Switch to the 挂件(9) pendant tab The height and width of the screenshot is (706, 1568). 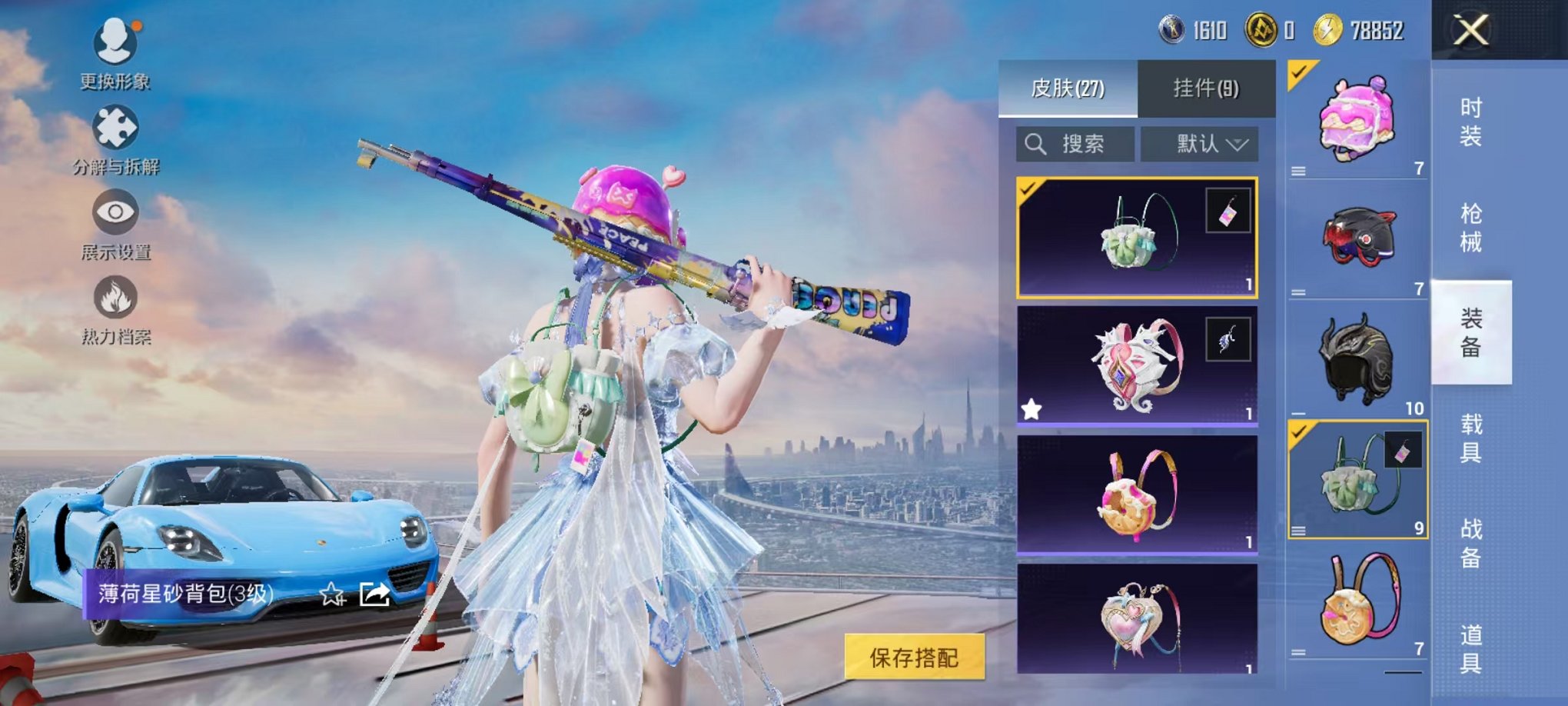coord(1207,87)
